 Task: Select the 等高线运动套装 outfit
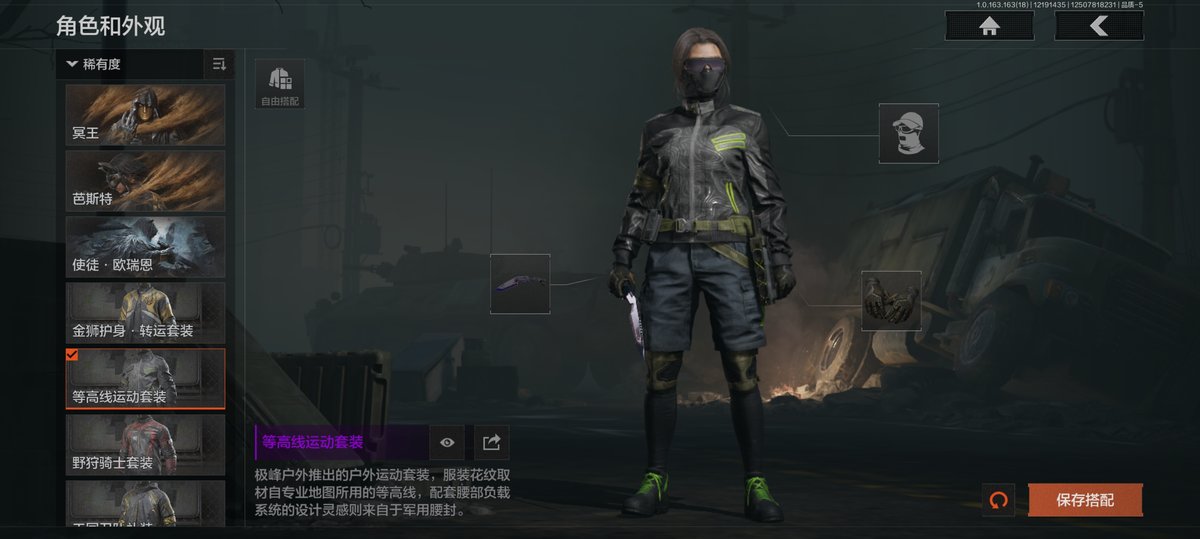[145, 379]
